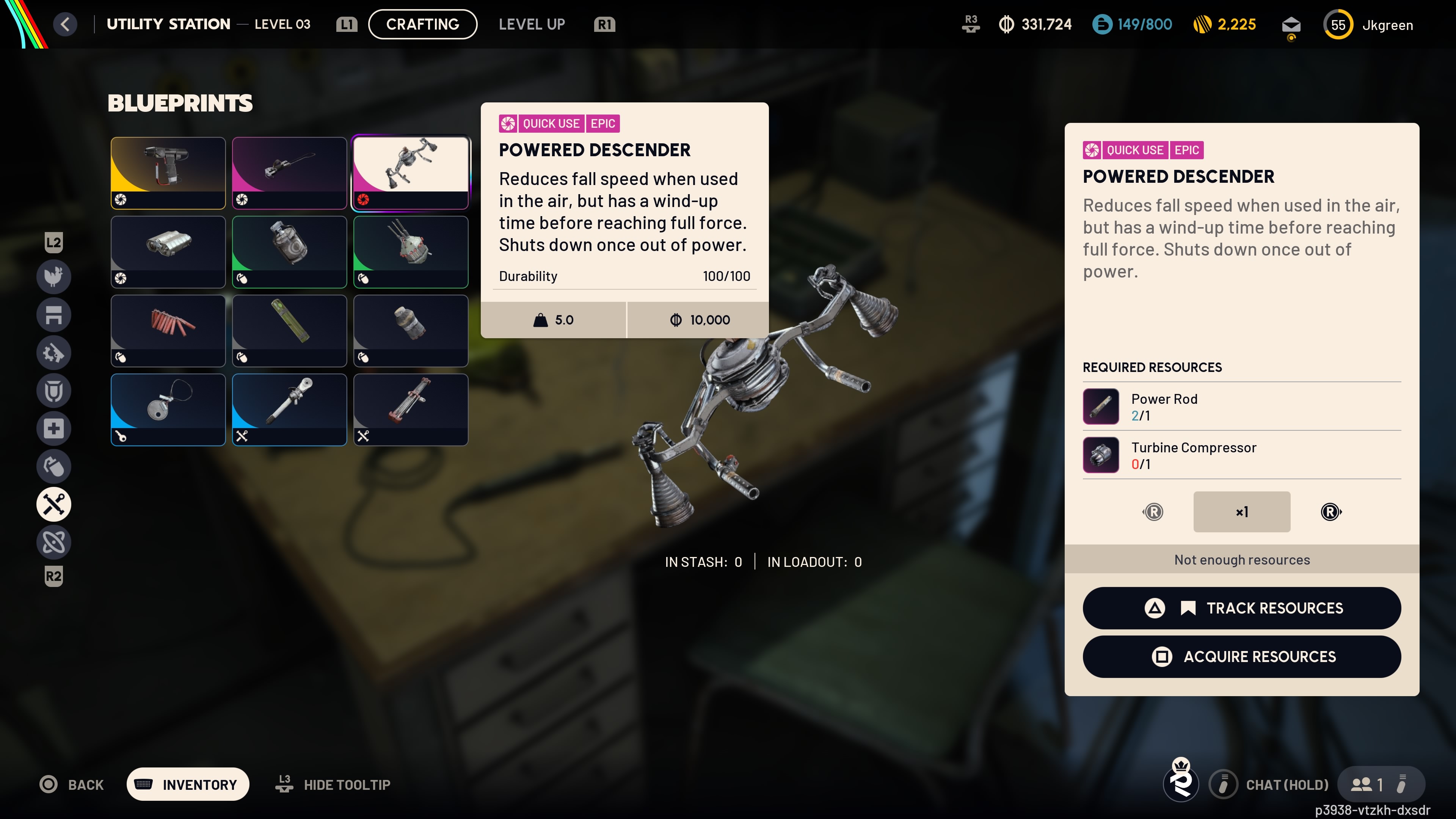
Task: Open the party members indicator
Action: pyautogui.click(x=1367, y=784)
